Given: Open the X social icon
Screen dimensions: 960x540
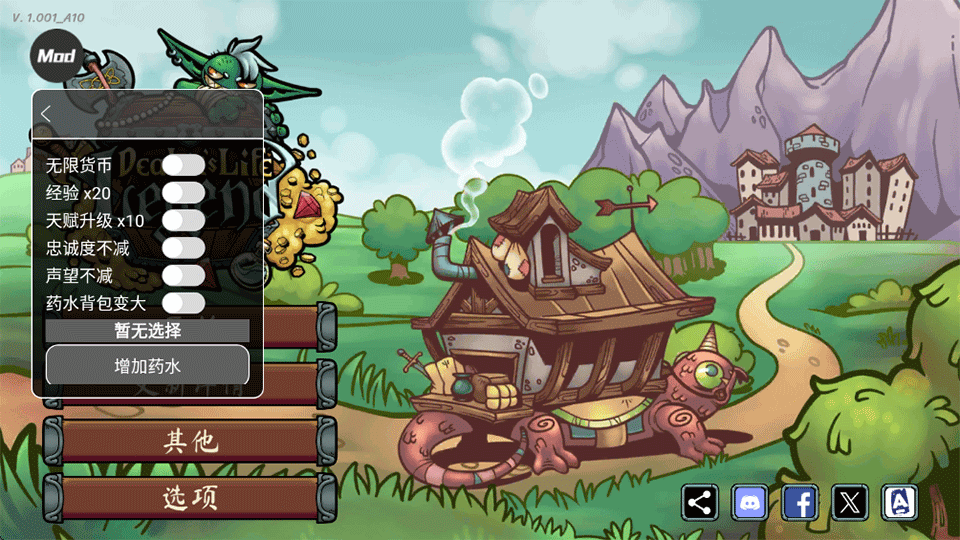Looking at the screenshot, I should click(x=850, y=502).
